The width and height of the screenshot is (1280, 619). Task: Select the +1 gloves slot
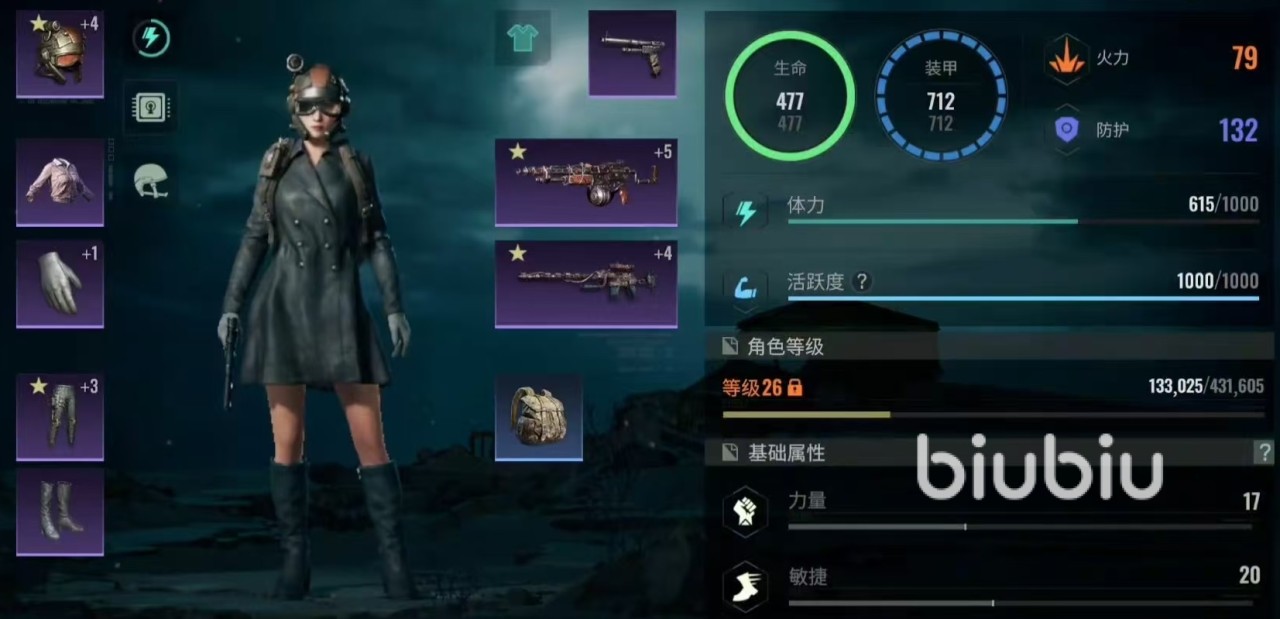pyautogui.click(x=60, y=284)
